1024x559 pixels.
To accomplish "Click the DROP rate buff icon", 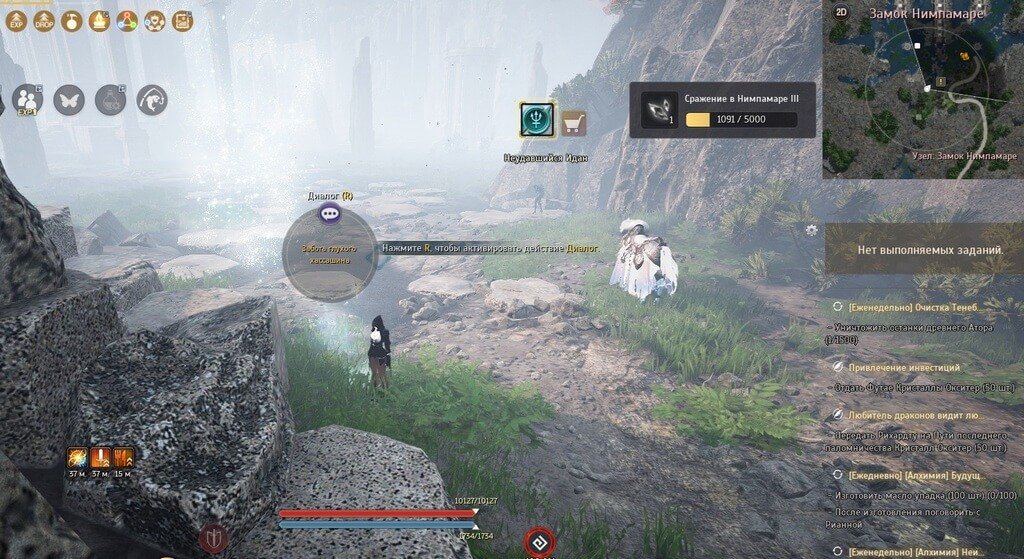I will coord(44,20).
